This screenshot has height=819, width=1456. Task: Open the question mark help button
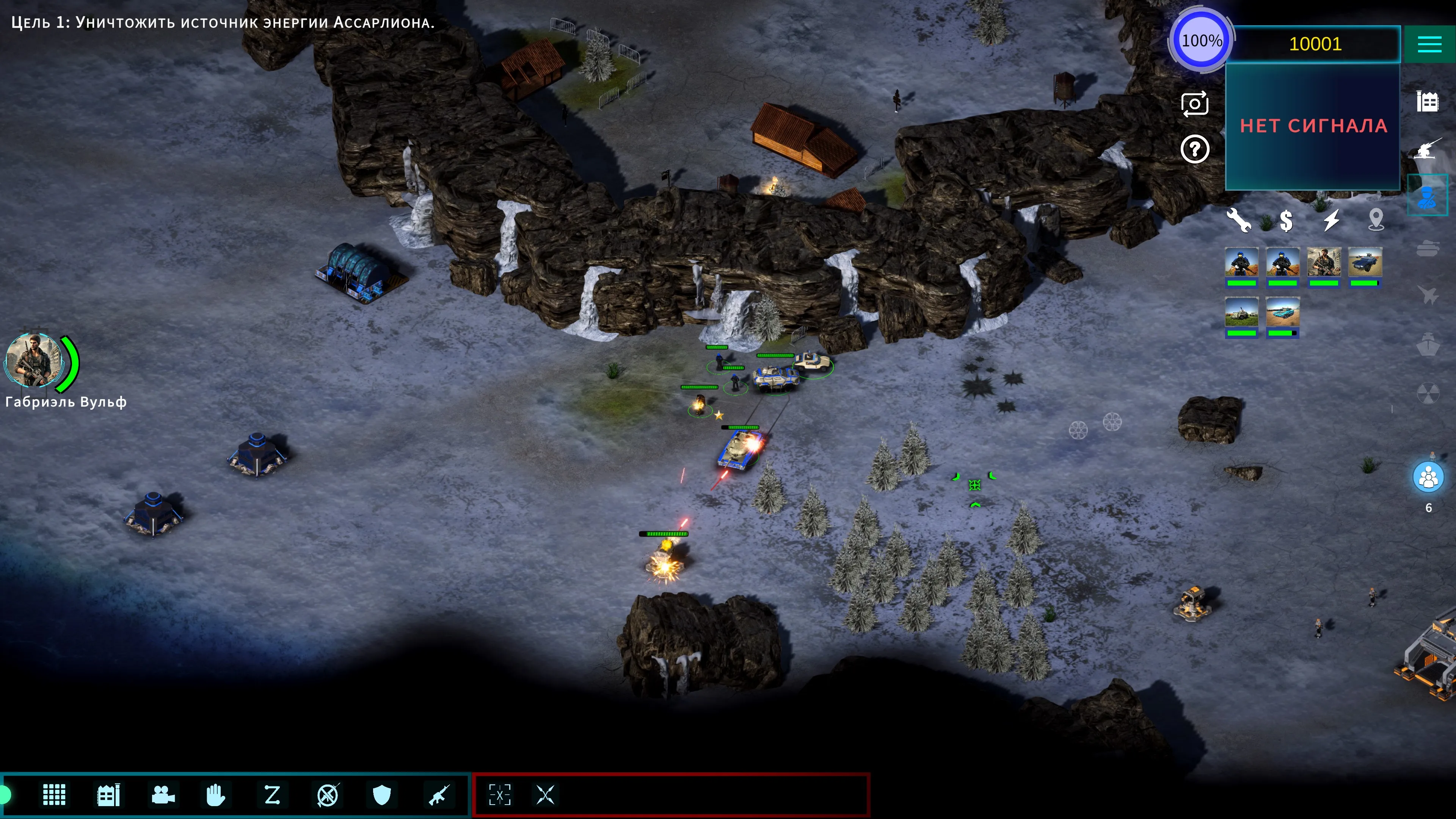pyautogui.click(x=1194, y=149)
